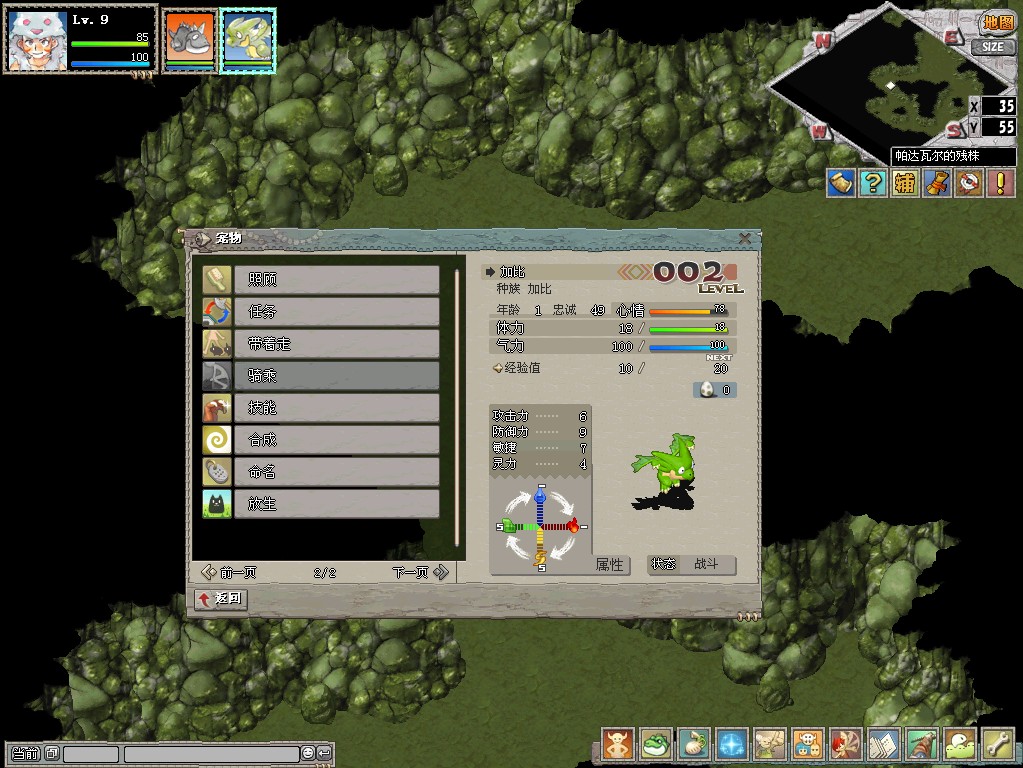The height and width of the screenshot is (768, 1023).
Task: Click the red exclamation mark icon
Action: point(1000,183)
